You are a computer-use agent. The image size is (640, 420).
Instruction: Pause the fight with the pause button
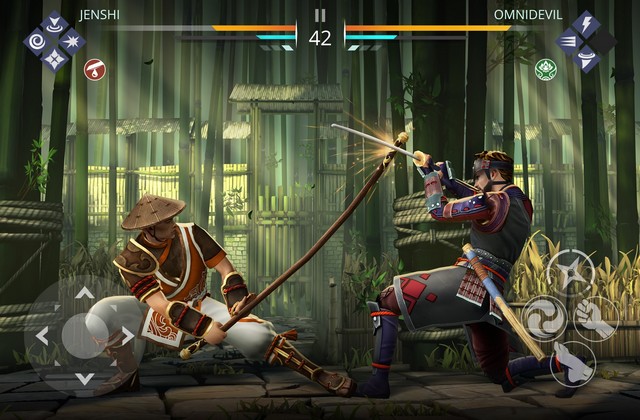(x=320, y=15)
